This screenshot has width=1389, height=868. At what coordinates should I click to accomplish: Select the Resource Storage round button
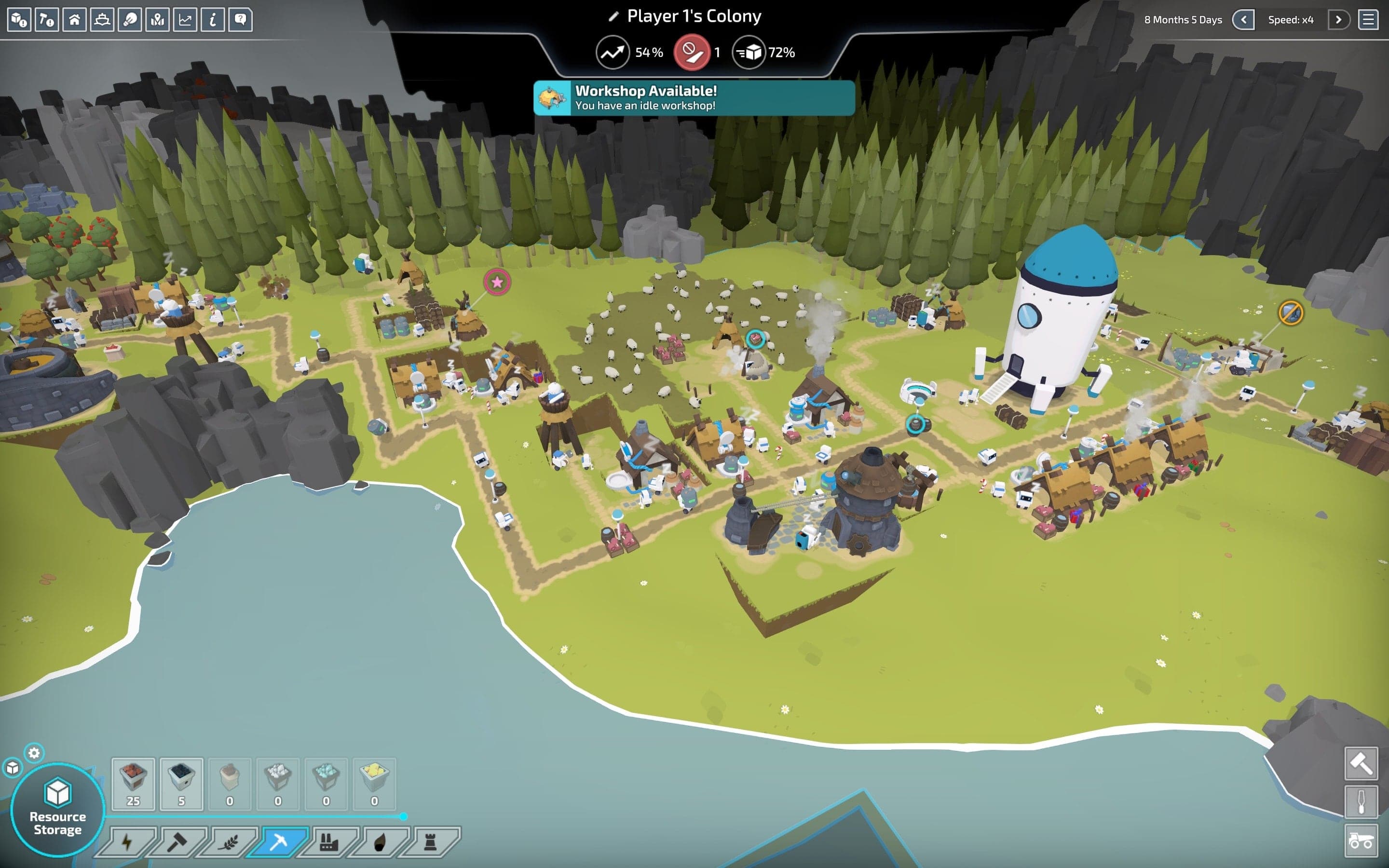point(57,810)
